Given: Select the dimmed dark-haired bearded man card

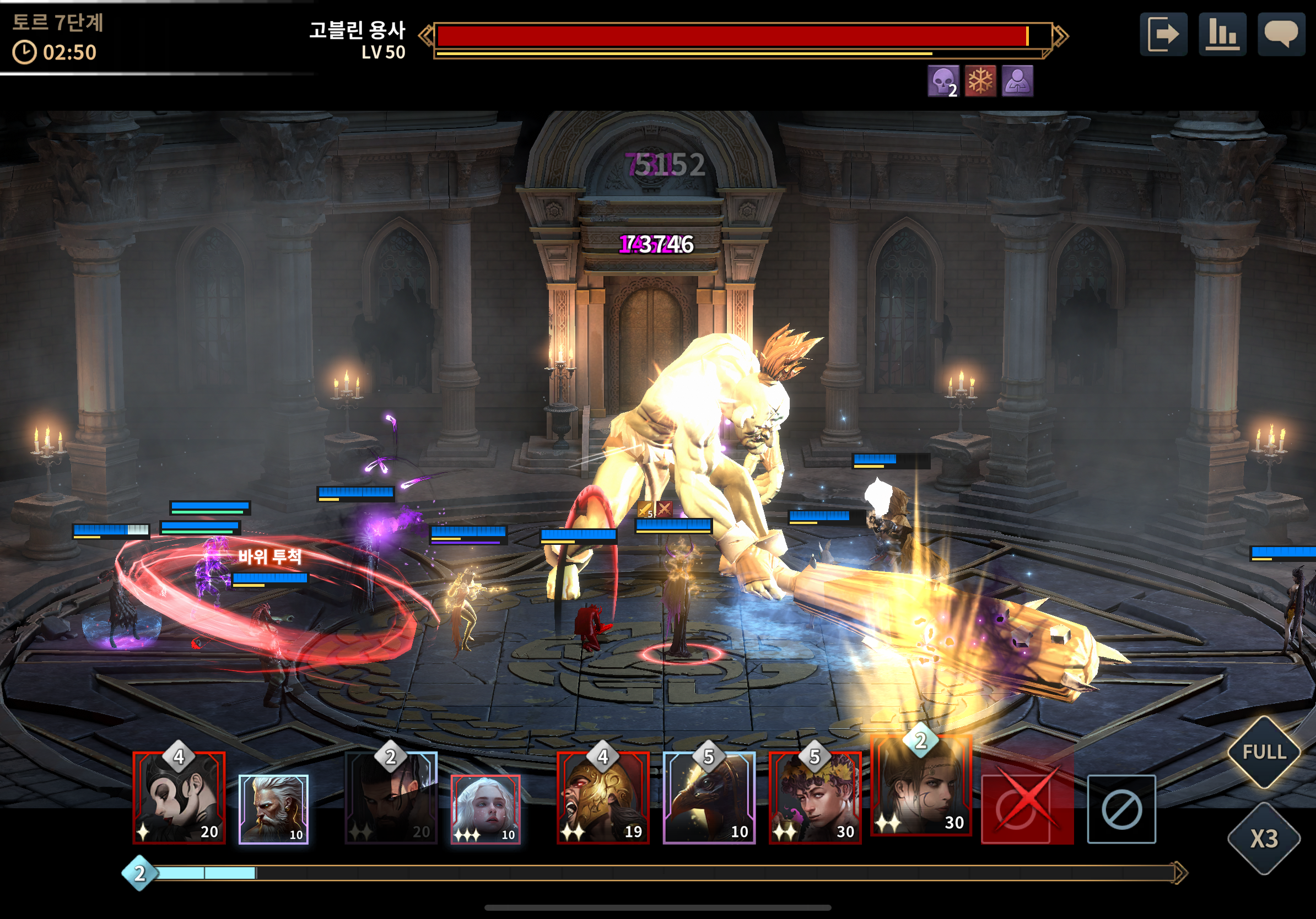Looking at the screenshot, I should tap(391, 798).
